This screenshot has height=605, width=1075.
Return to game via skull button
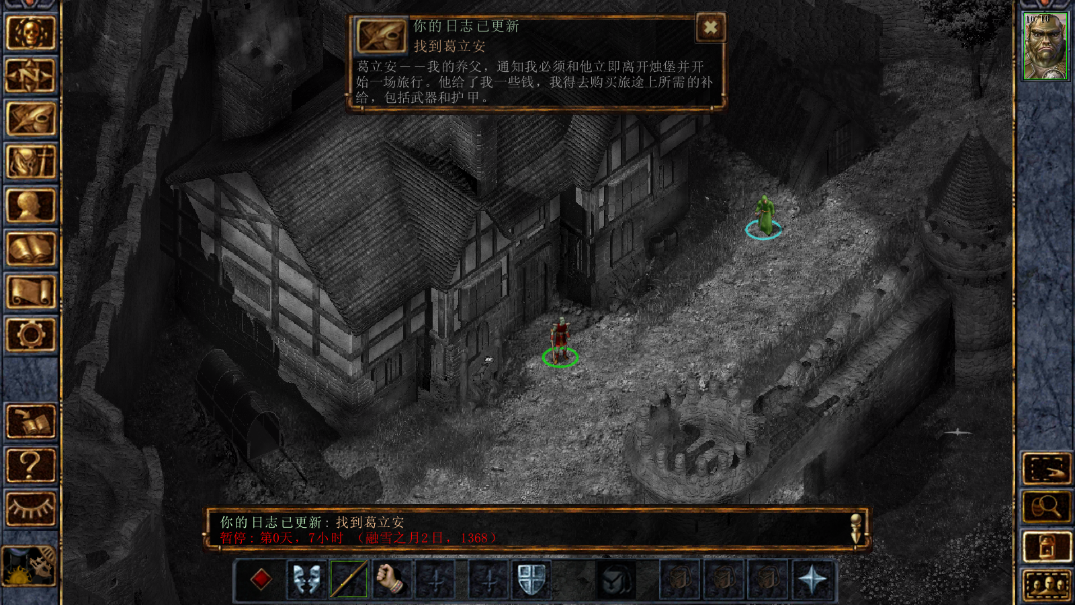coord(31,33)
